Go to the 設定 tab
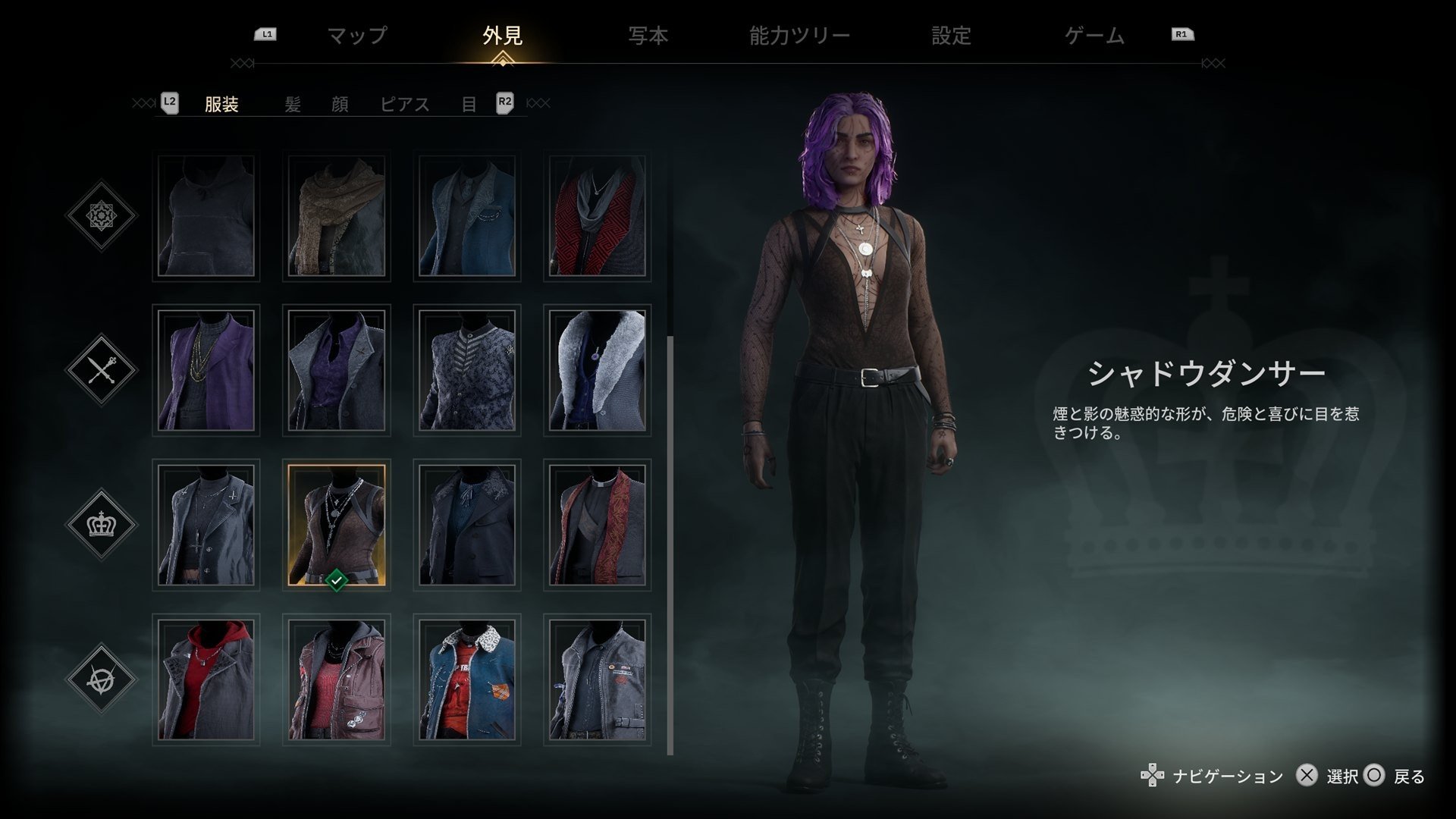 (951, 36)
